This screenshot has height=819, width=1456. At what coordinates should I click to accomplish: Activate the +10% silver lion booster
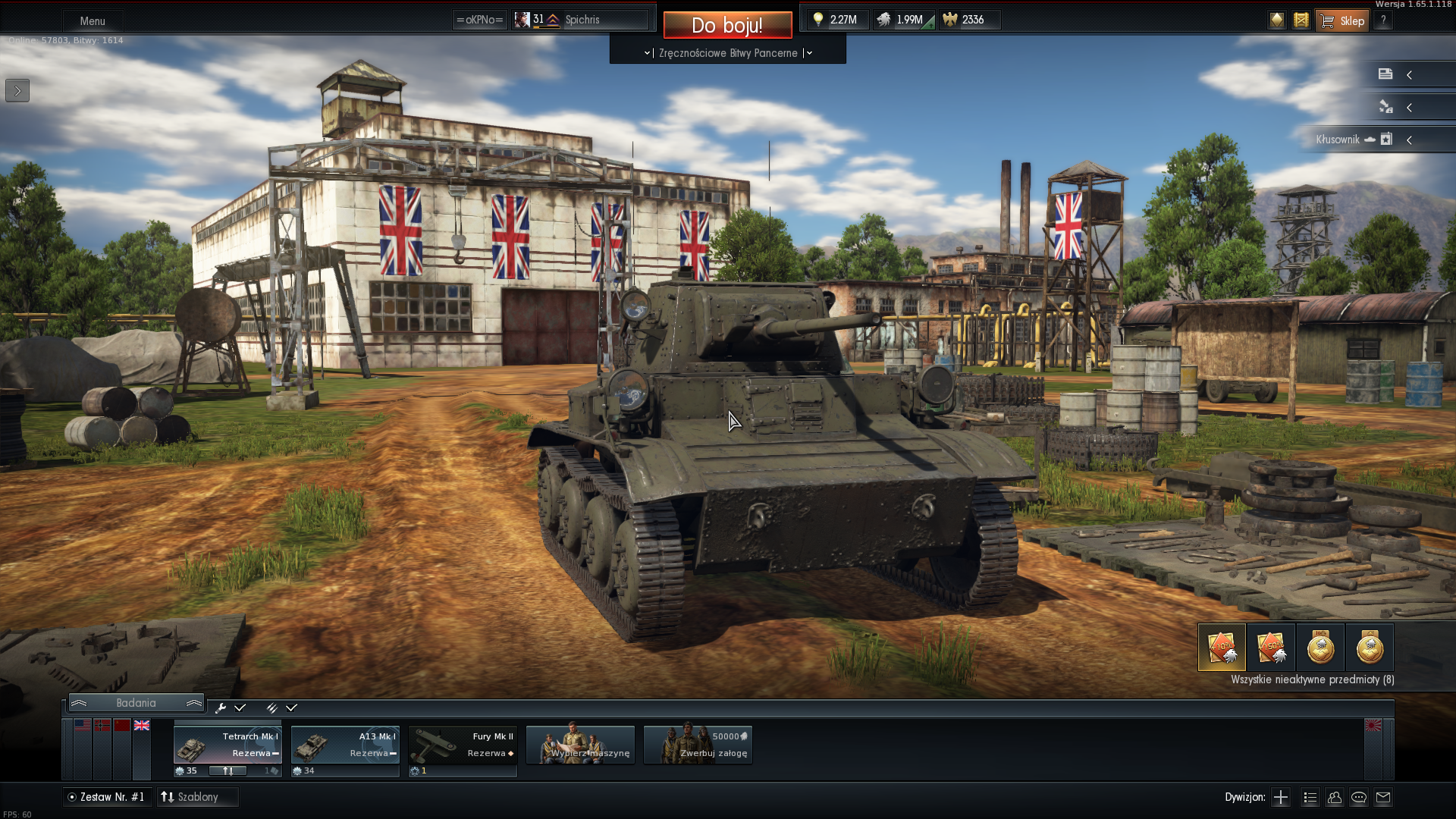point(1222,648)
